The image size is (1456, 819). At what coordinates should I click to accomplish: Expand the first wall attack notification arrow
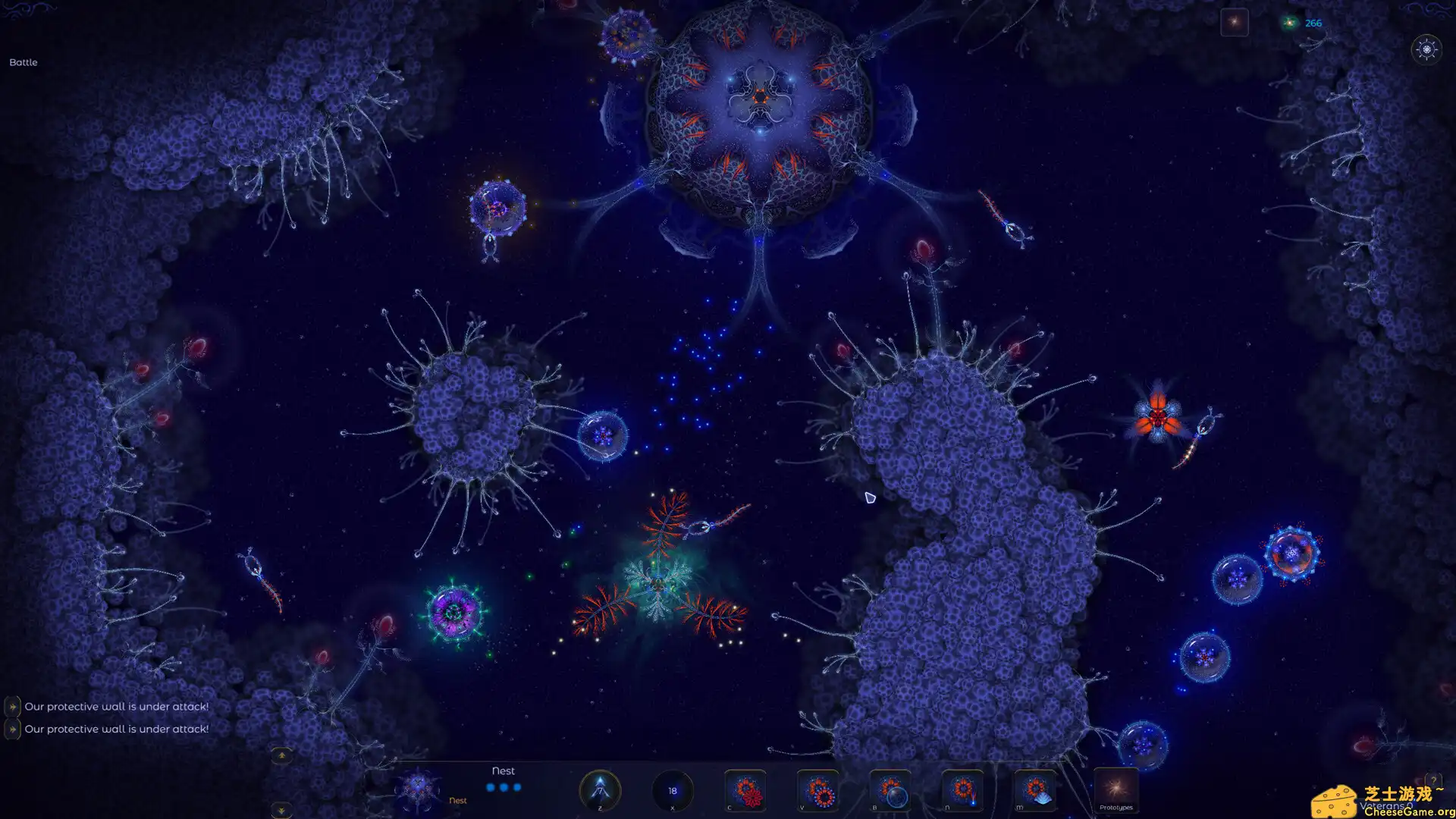tap(13, 706)
